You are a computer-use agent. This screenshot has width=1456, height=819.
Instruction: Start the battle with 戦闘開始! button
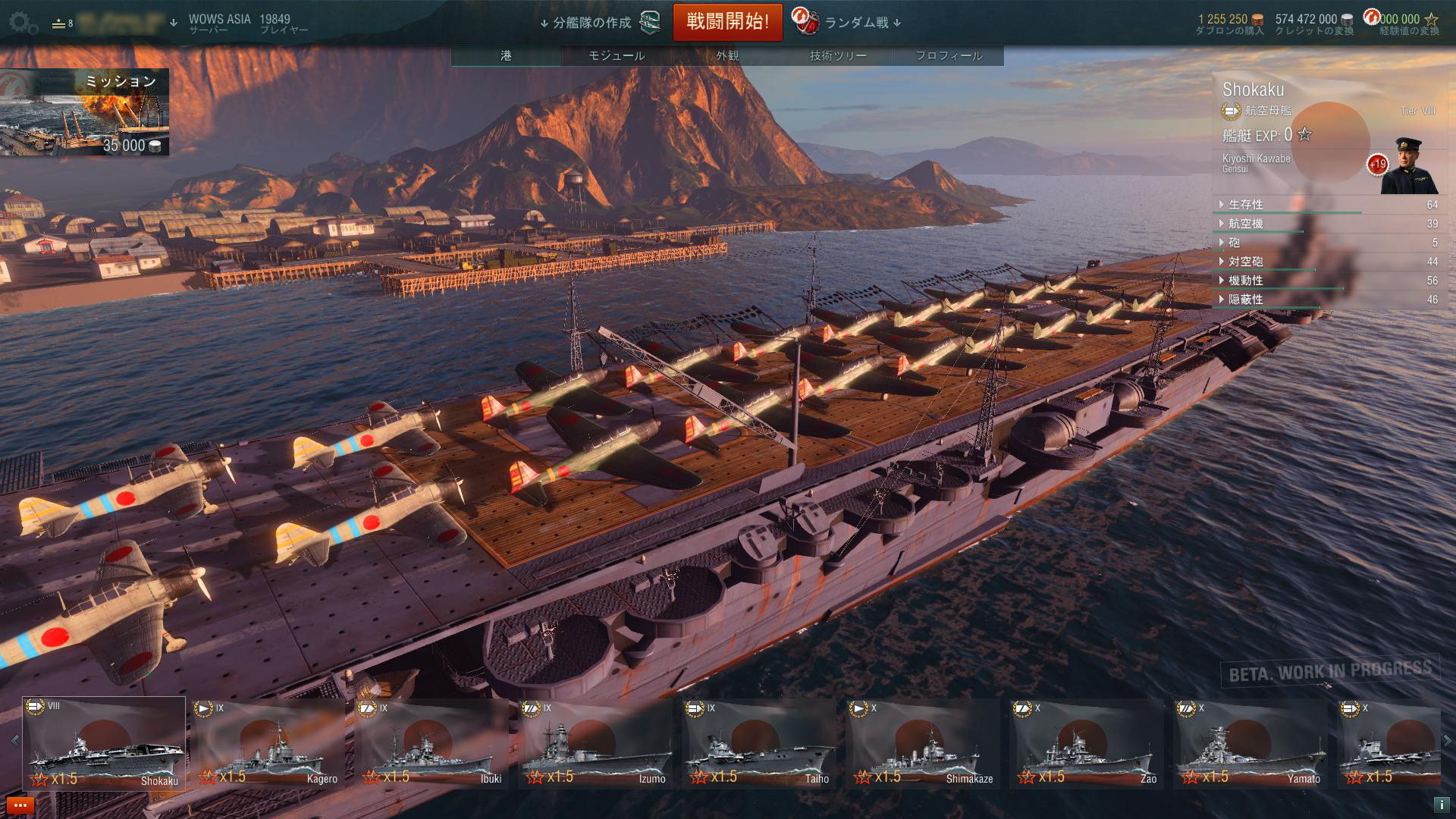[727, 22]
